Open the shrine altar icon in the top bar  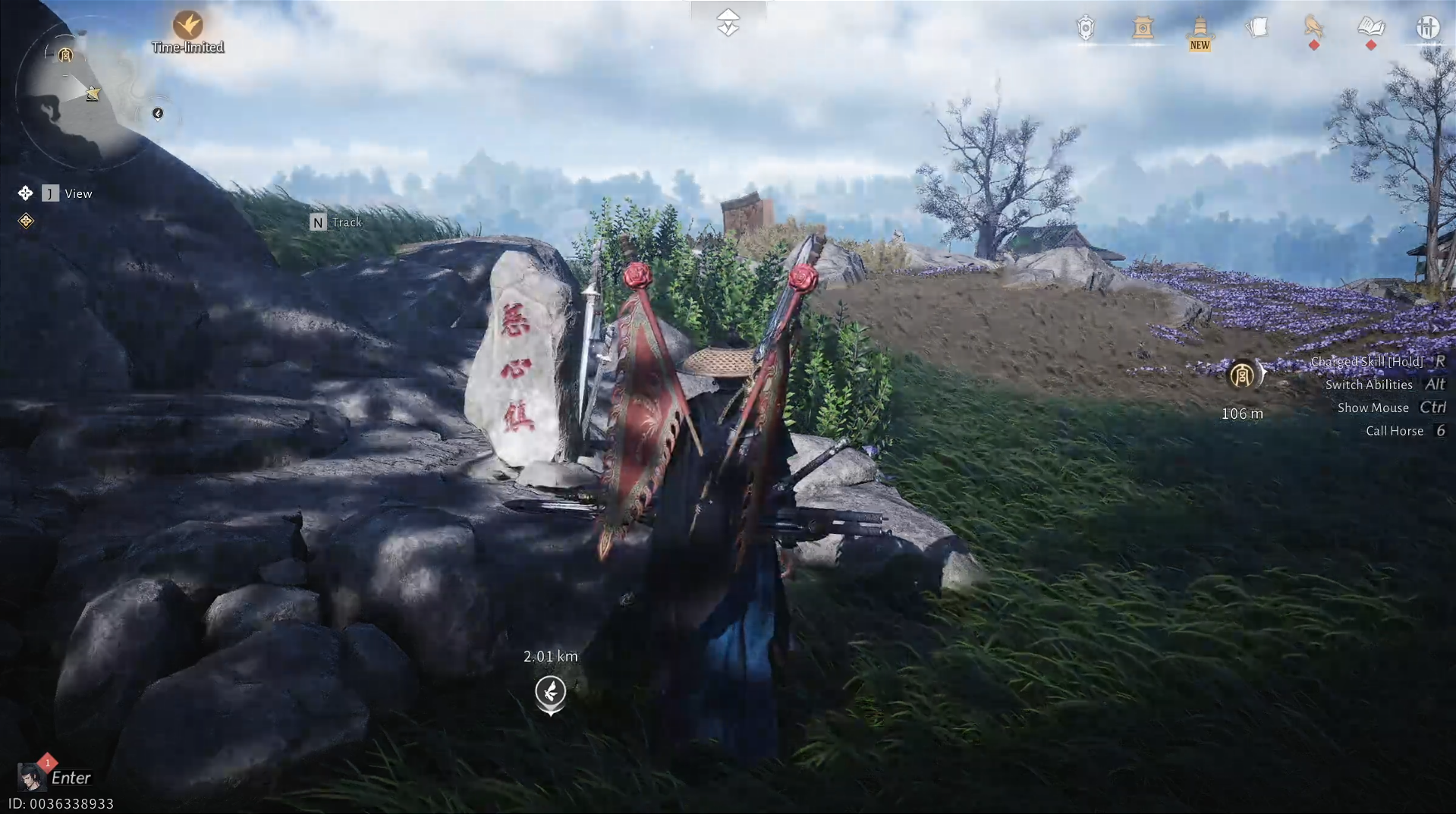1143,29
